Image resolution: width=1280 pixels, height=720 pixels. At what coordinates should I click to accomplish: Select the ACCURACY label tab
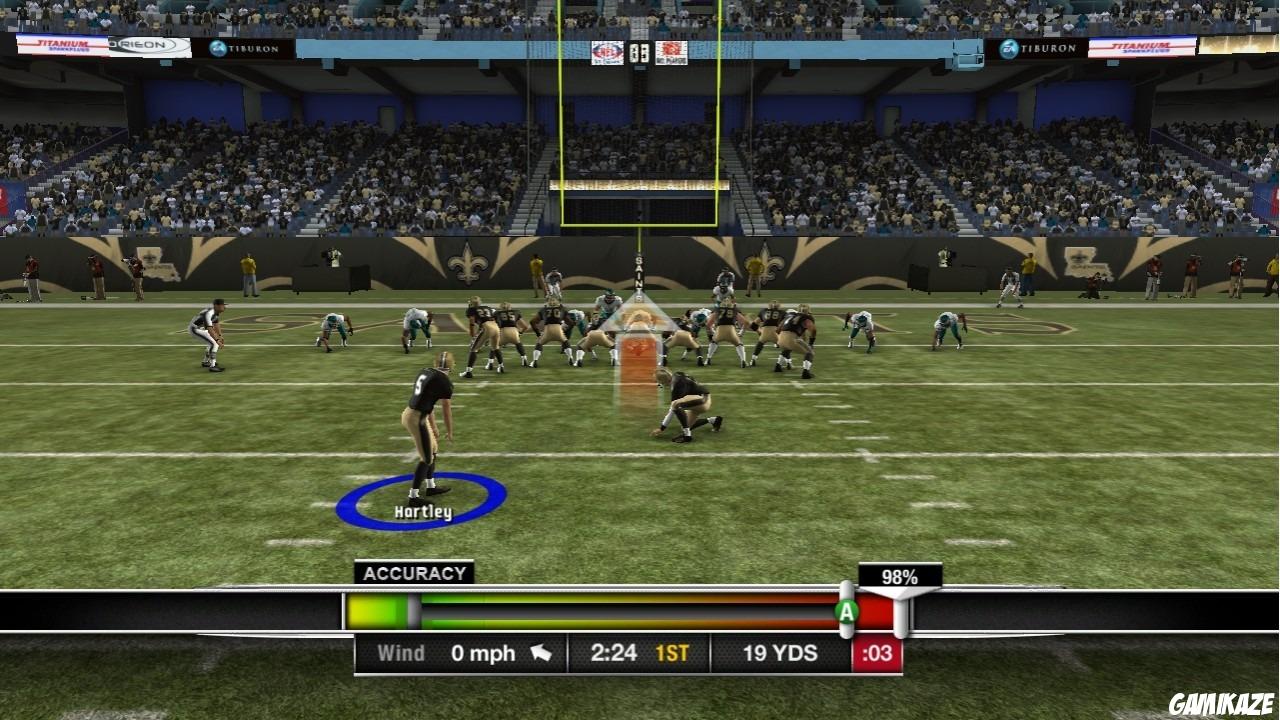click(x=413, y=573)
